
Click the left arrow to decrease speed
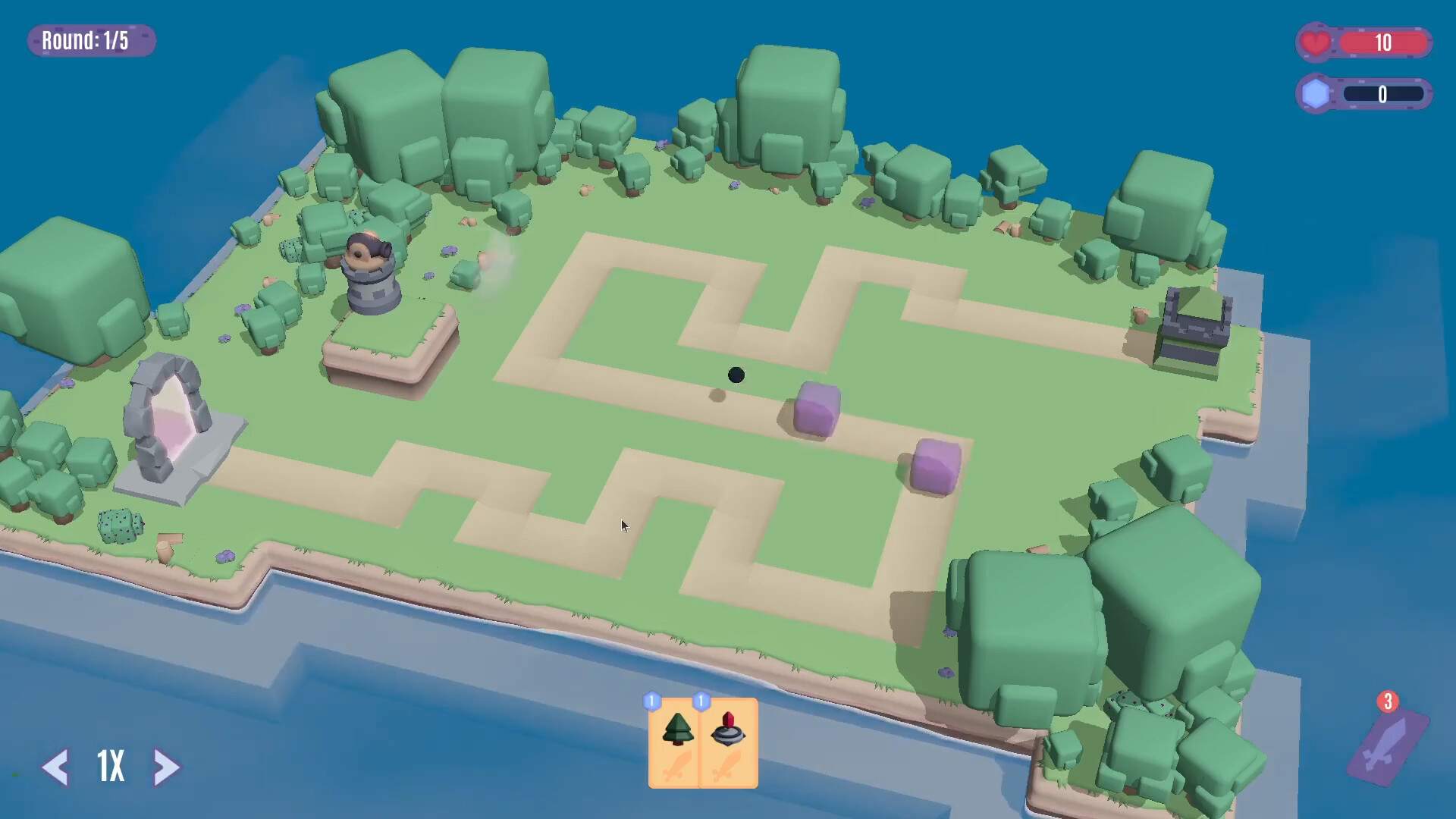pos(57,768)
